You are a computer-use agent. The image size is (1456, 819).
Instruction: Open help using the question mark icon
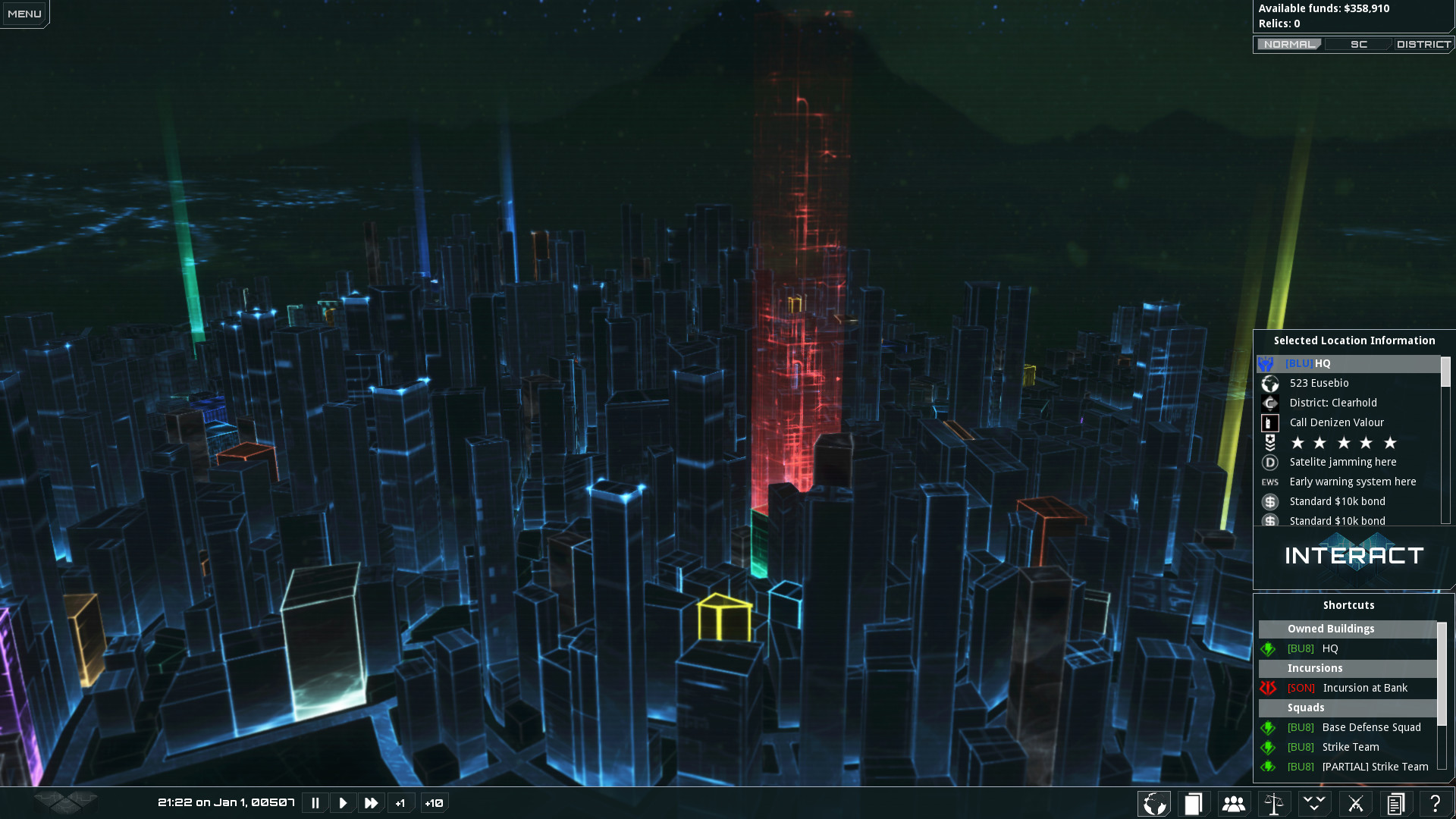tap(1435, 802)
